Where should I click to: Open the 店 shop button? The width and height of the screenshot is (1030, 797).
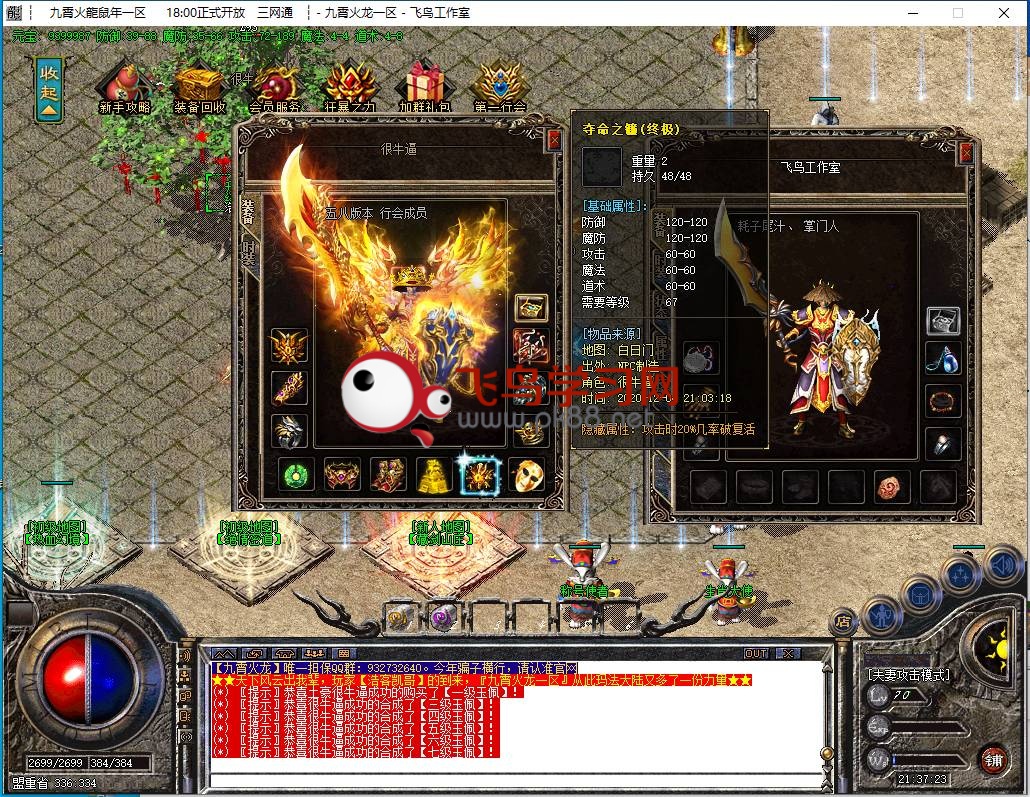(843, 621)
